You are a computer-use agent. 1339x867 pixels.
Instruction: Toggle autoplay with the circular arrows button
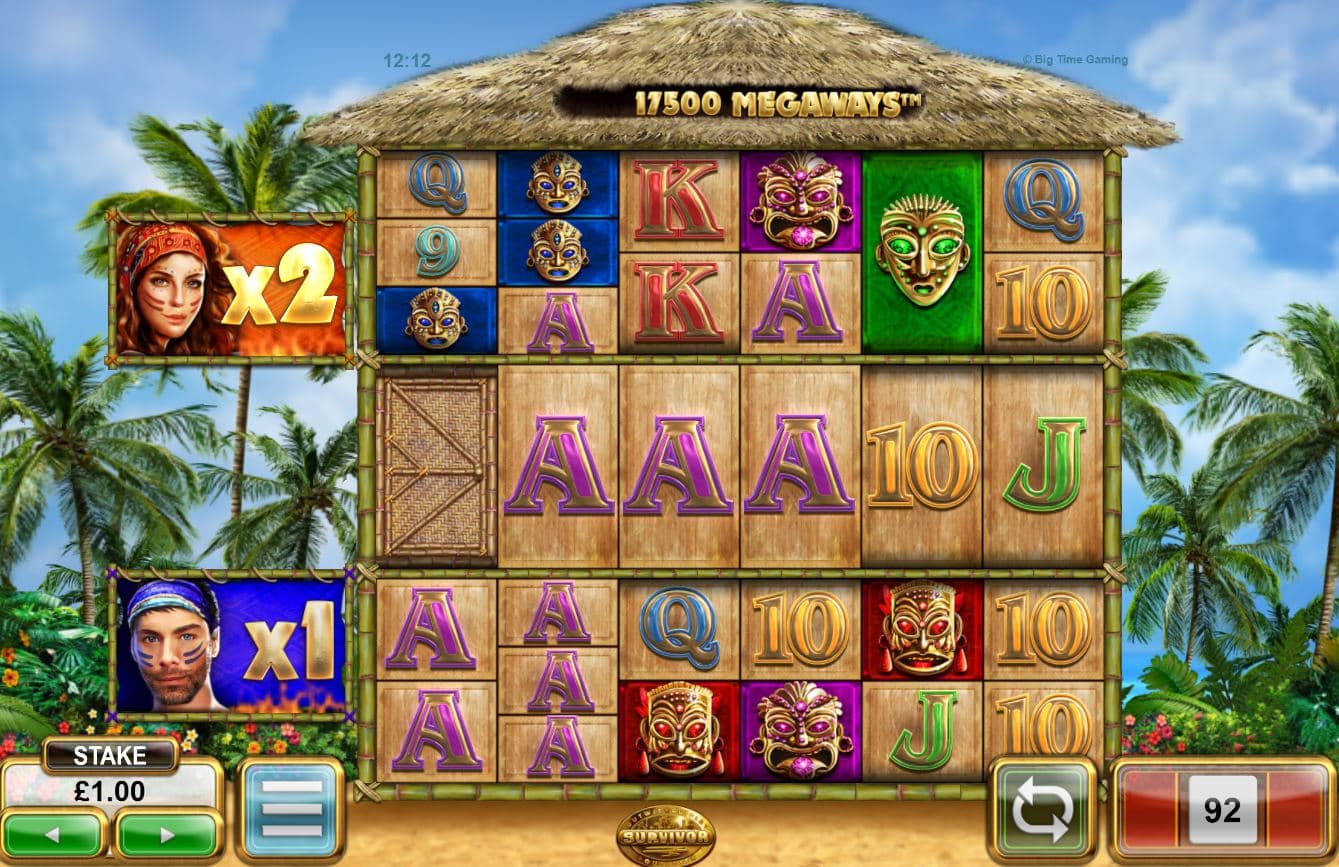point(1043,810)
